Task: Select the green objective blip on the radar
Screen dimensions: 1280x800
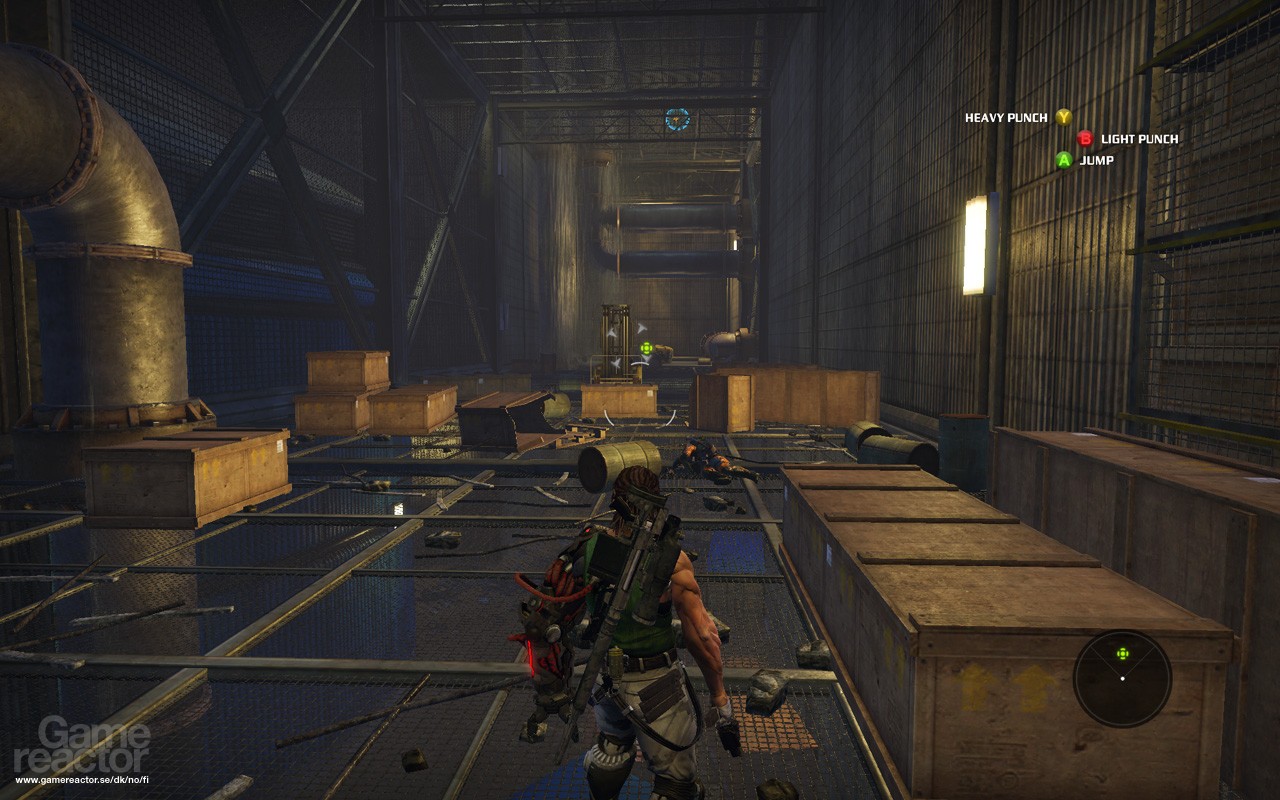Action: pyautogui.click(x=1123, y=653)
